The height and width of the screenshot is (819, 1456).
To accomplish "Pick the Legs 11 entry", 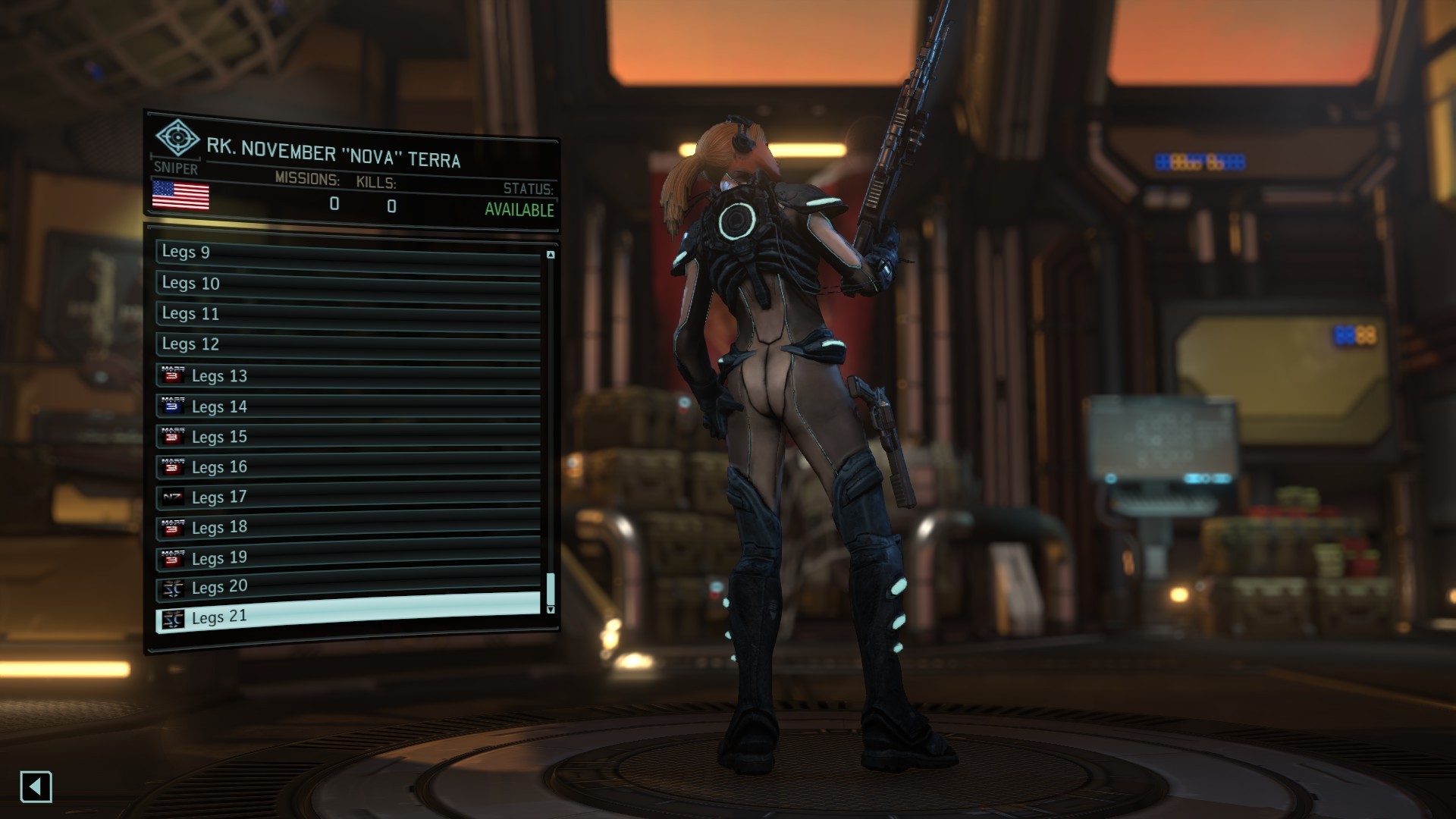I will click(x=347, y=315).
